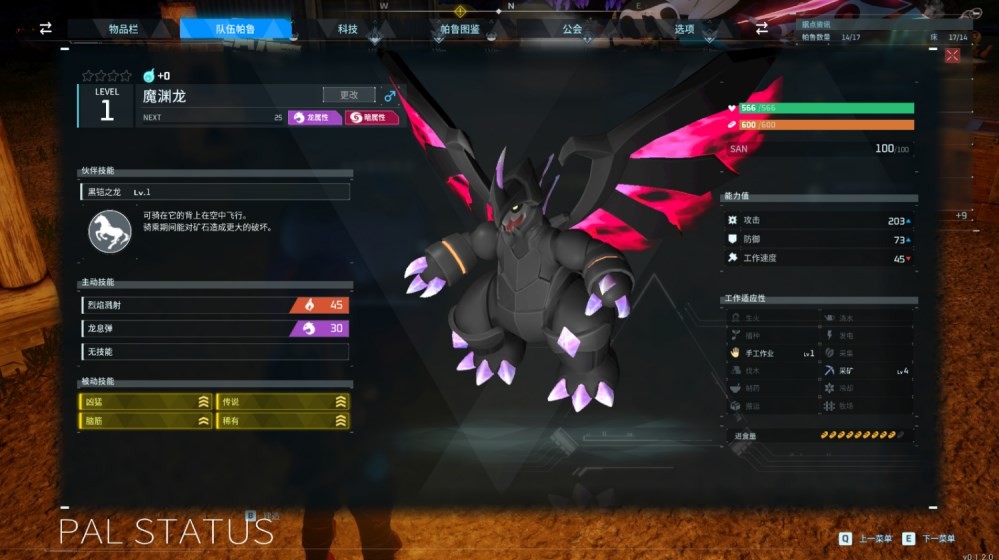Click the 更改 rename button
The image size is (999, 560).
coord(349,95)
